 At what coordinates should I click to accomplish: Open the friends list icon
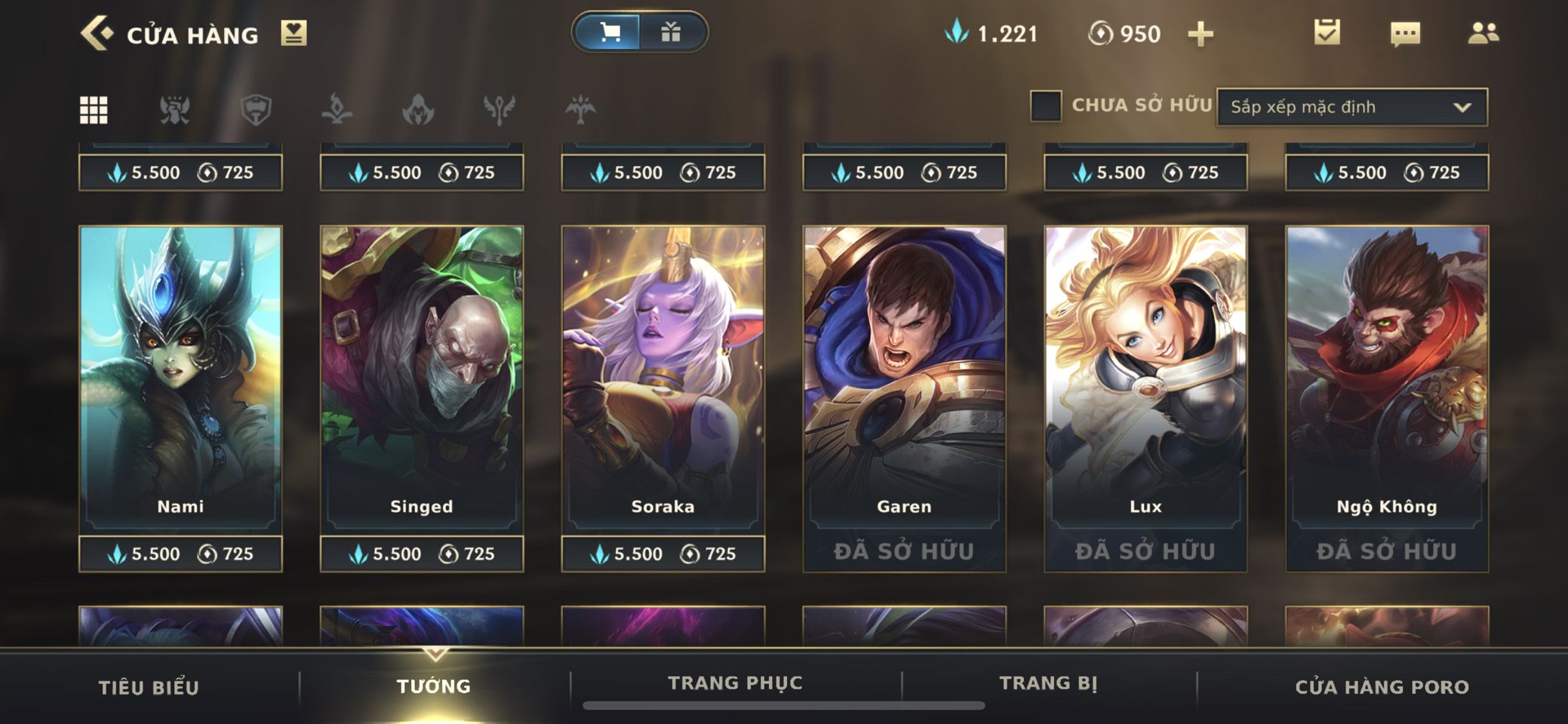(x=1483, y=33)
